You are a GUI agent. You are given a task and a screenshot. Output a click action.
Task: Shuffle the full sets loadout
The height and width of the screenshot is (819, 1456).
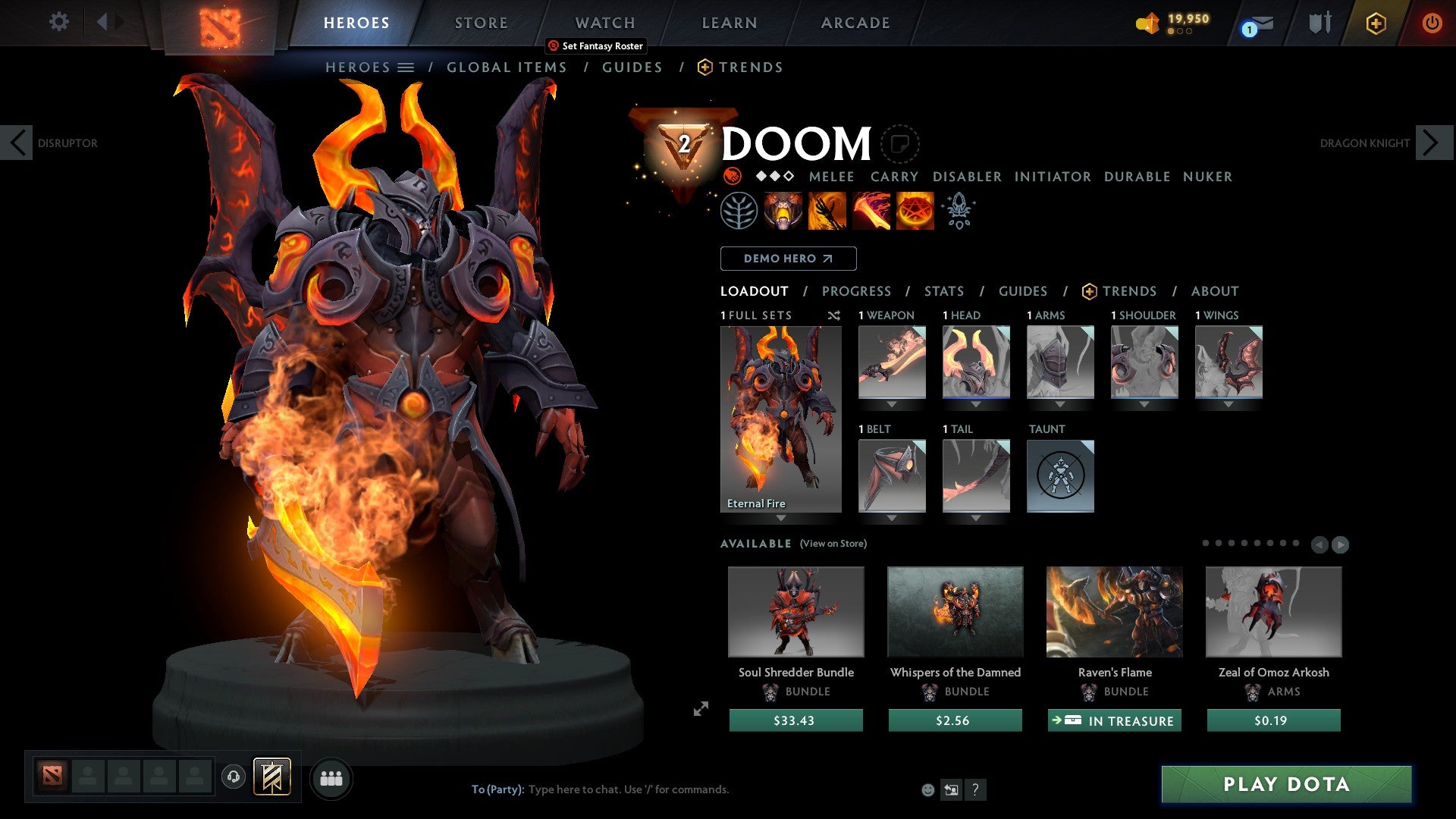pyautogui.click(x=833, y=315)
